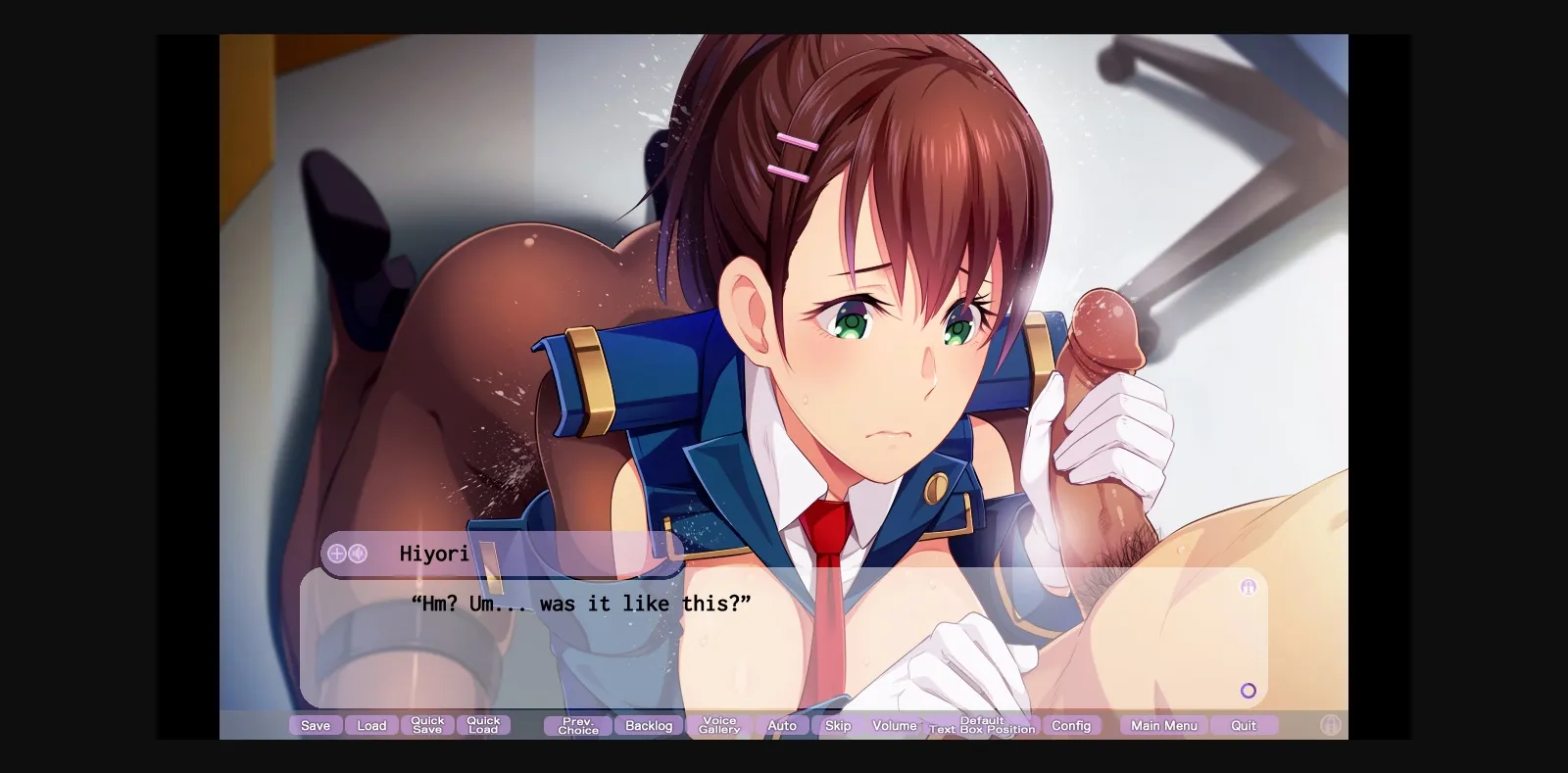Image resolution: width=1568 pixels, height=773 pixels.
Task: Quick Save the current scene
Action: tap(428, 725)
